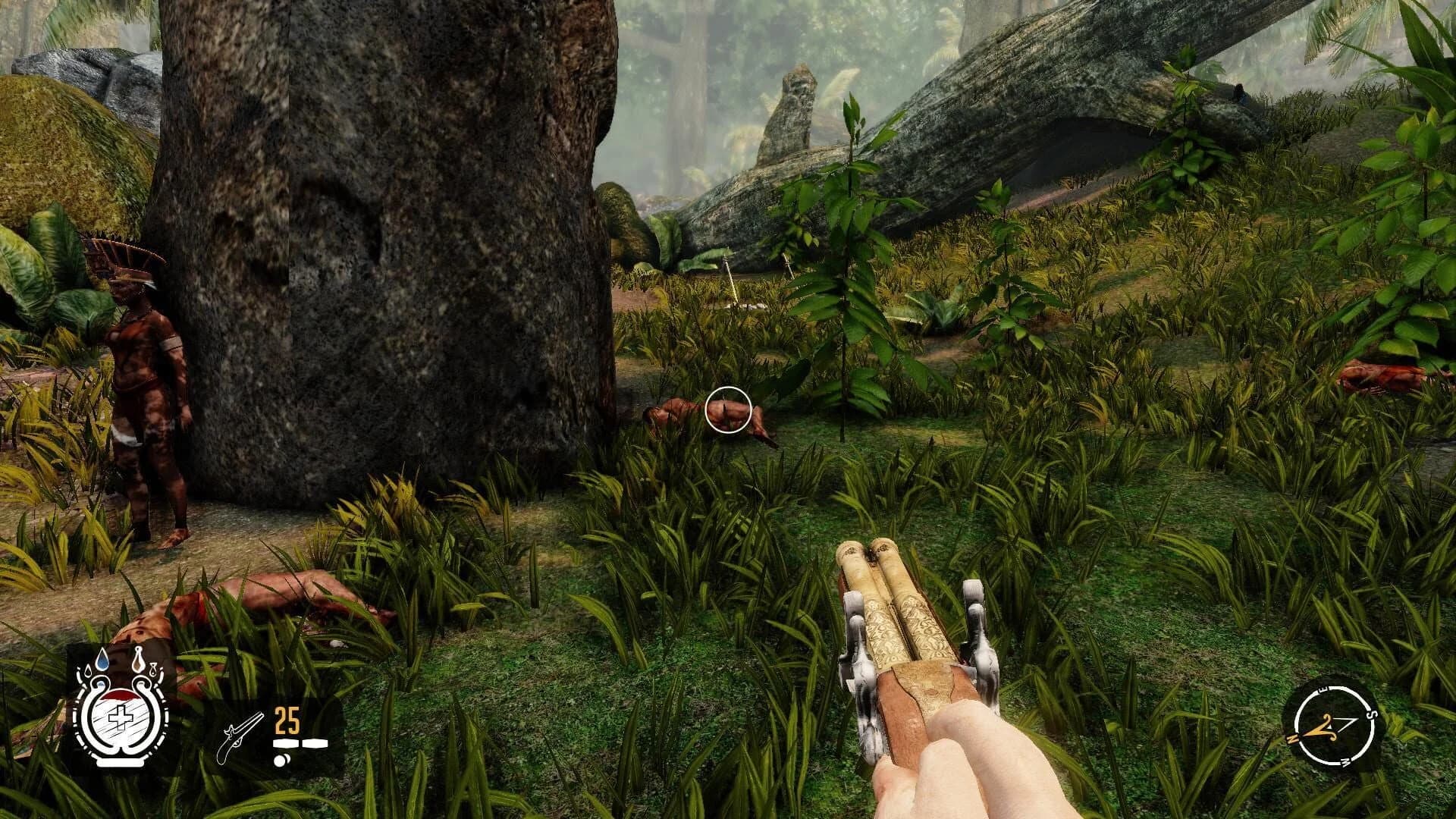The height and width of the screenshot is (819, 1456).
Task: Click the large blue water droplet icon
Action: (x=102, y=658)
